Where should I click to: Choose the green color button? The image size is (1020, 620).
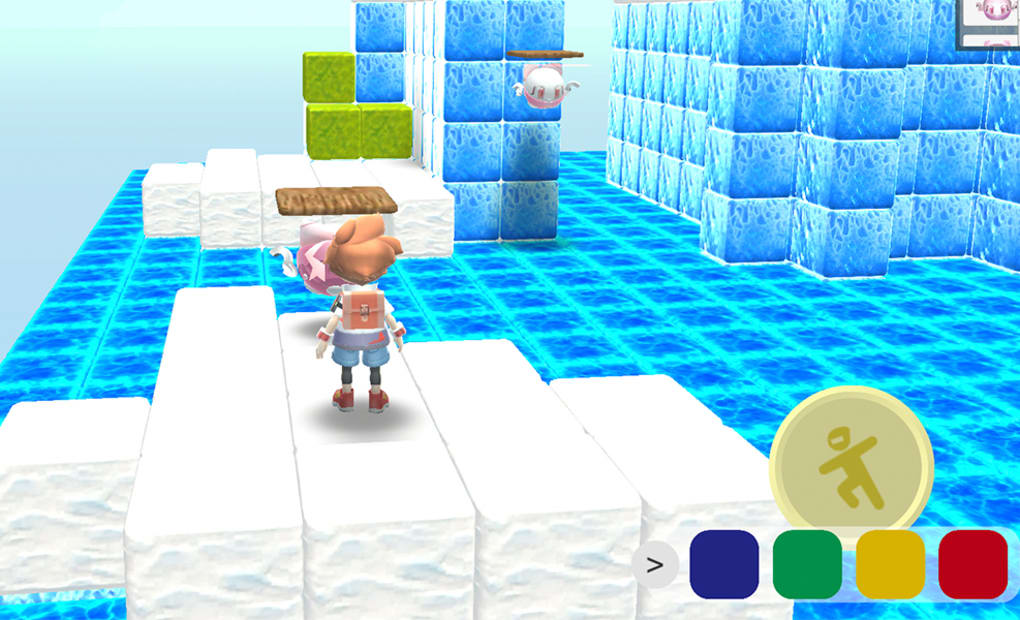tap(807, 564)
